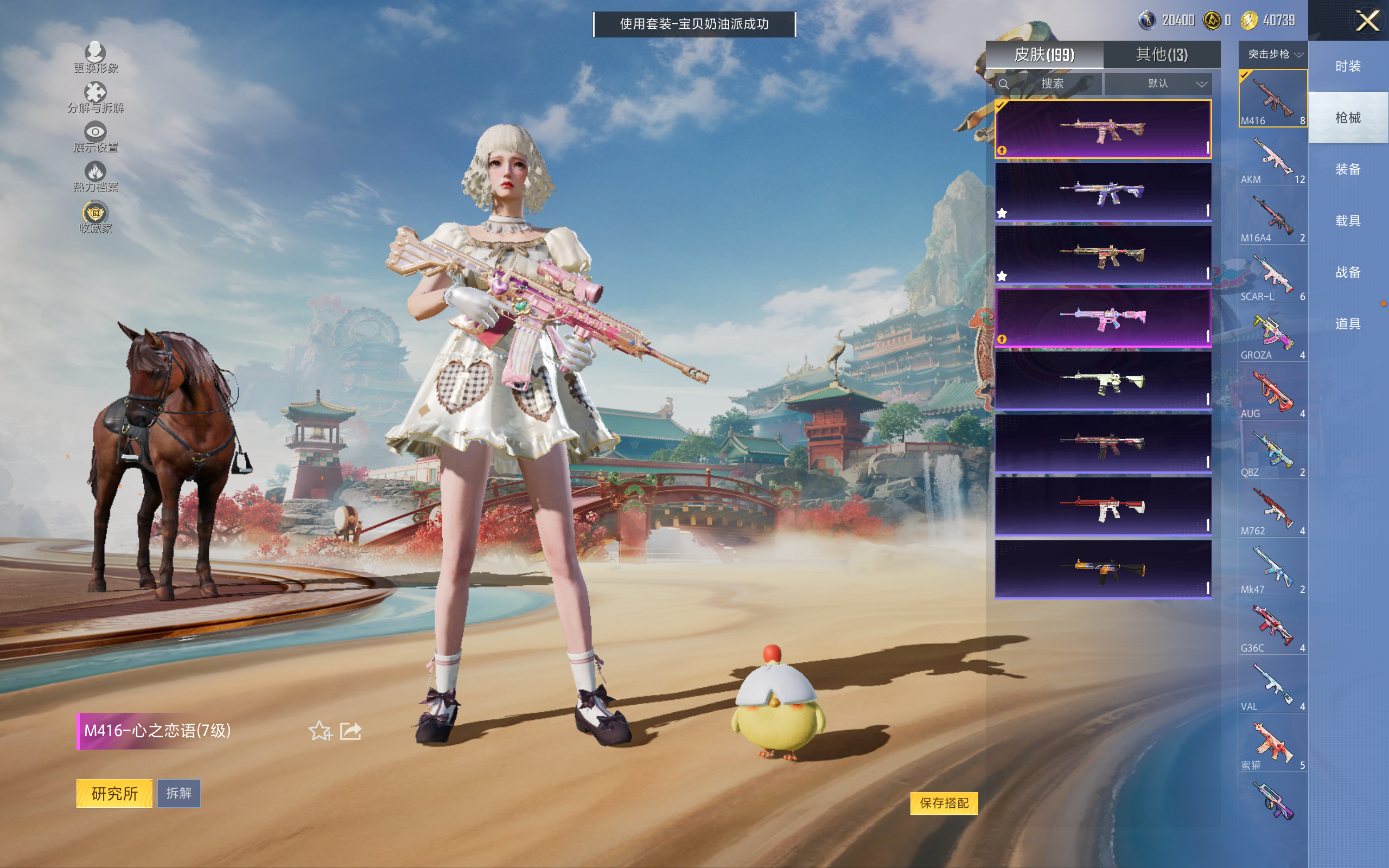Close the wardrobe screen with the X
The height and width of the screenshot is (868, 1389).
[x=1367, y=21]
